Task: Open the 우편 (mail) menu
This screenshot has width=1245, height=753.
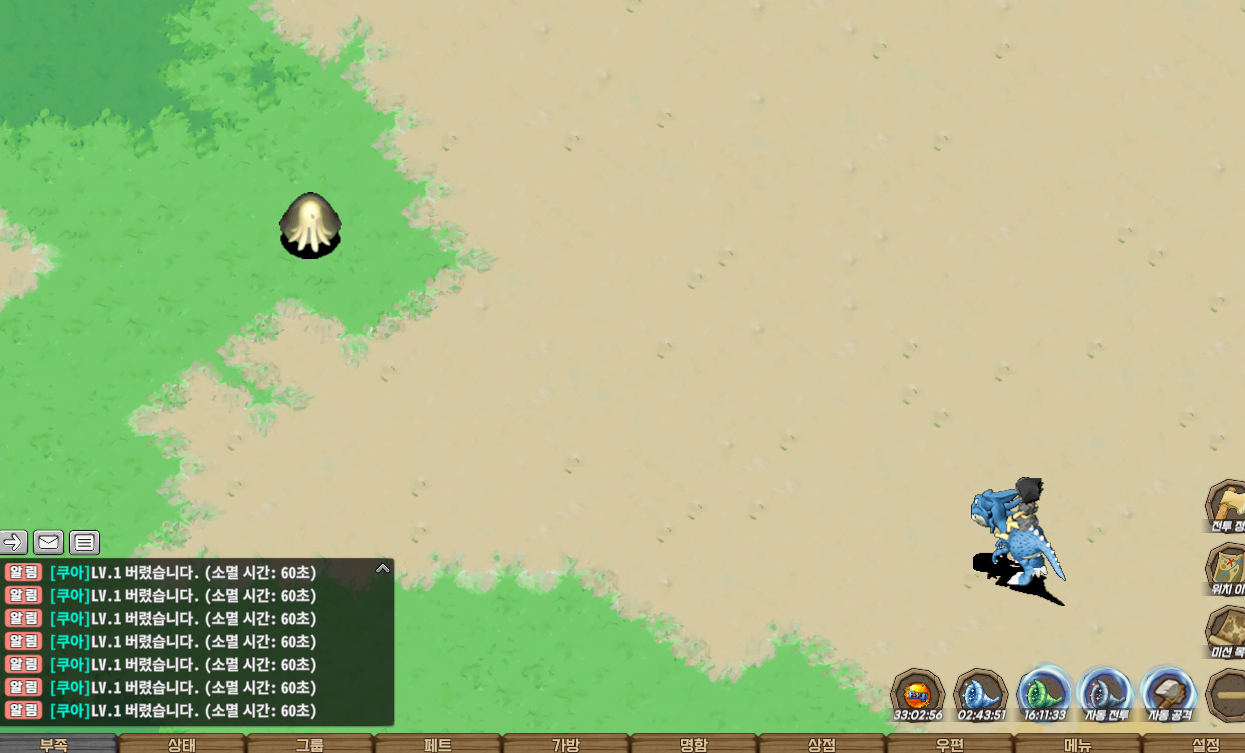Action: click(949, 744)
